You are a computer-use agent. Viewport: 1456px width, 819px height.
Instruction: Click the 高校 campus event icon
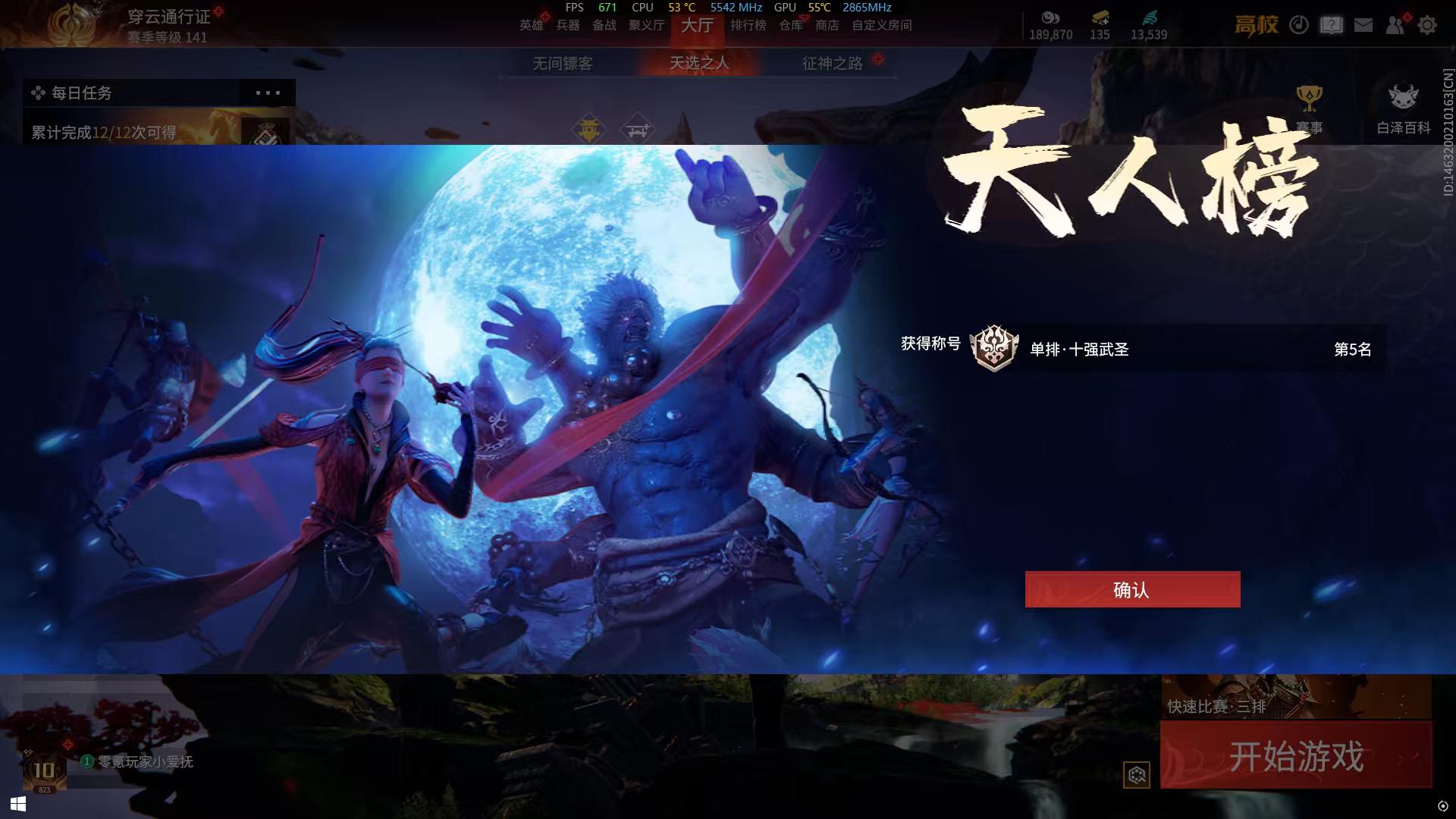click(1257, 24)
